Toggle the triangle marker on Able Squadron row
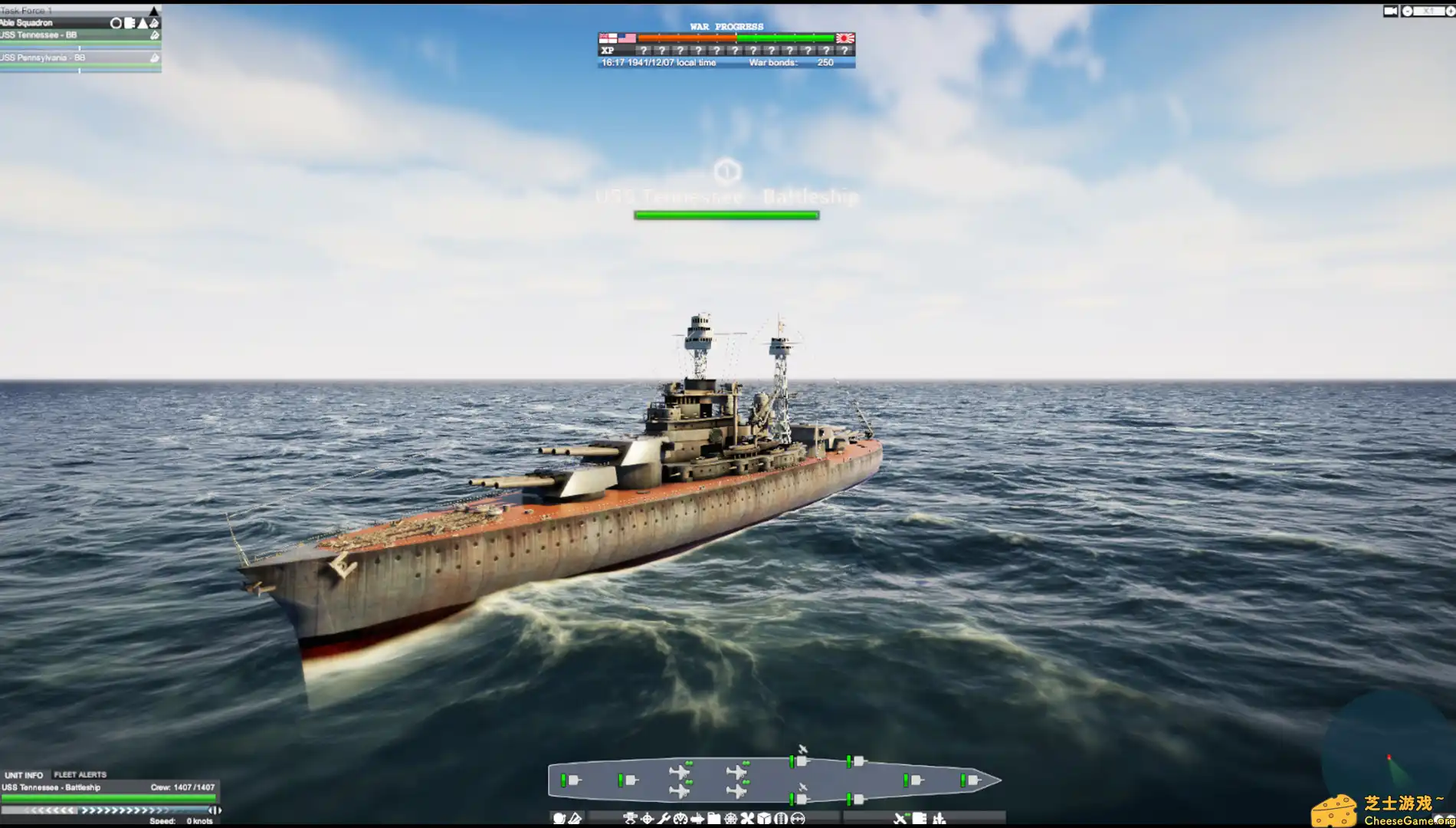This screenshot has width=1456, height=828. (142, 23)
